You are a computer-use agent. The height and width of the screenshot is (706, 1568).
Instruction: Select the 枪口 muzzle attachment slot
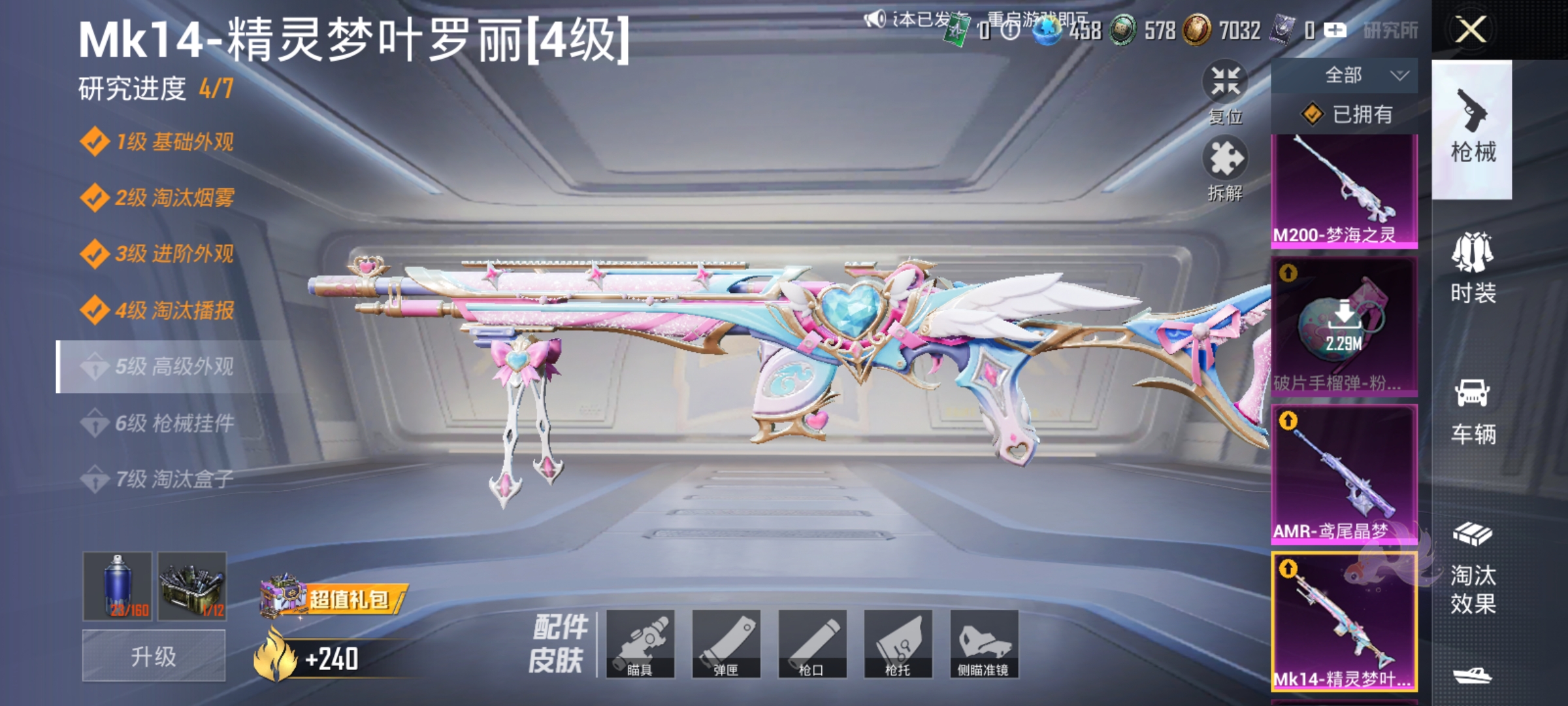click(813, 644)
